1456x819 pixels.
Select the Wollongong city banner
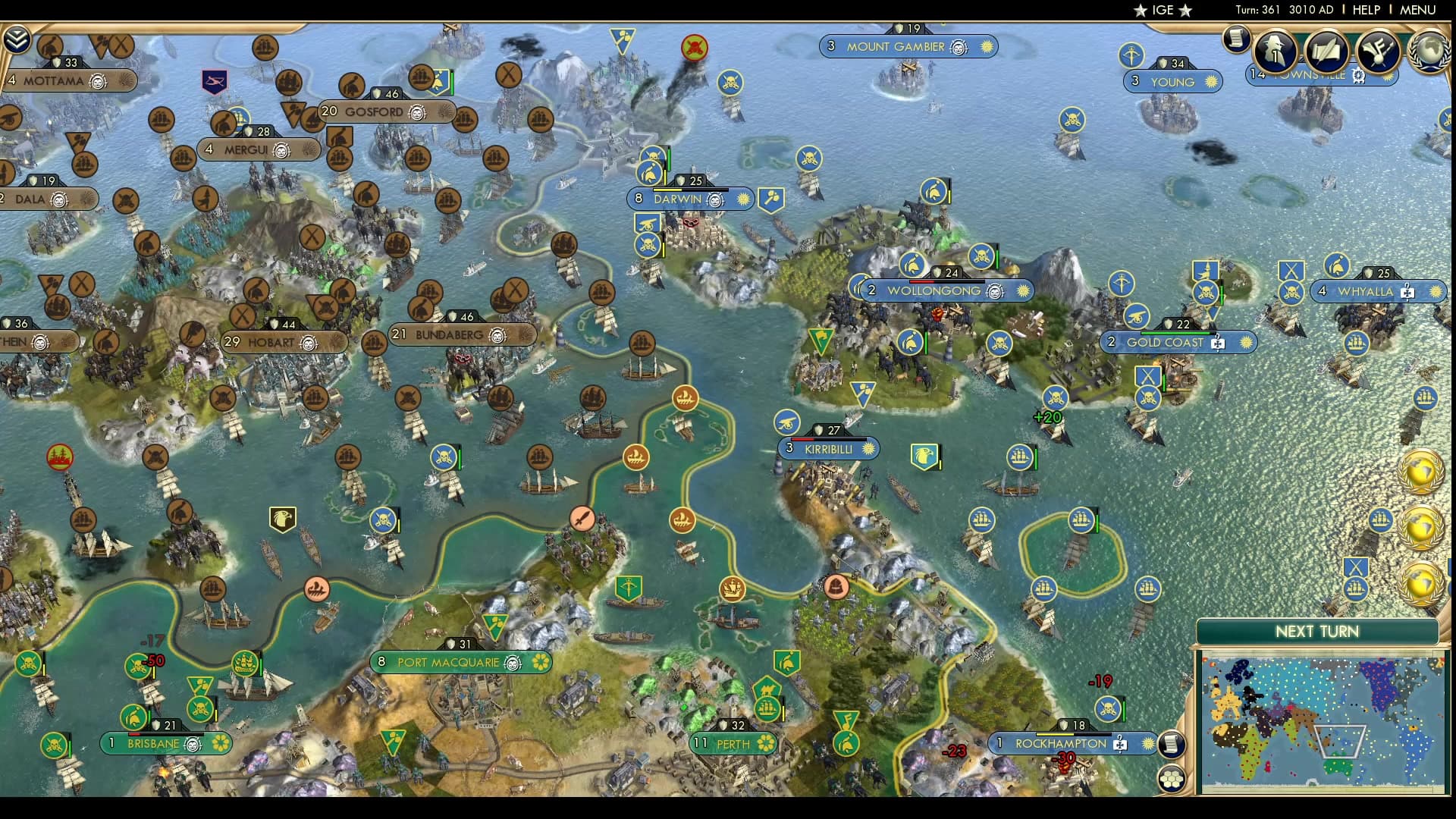[934, 290]
